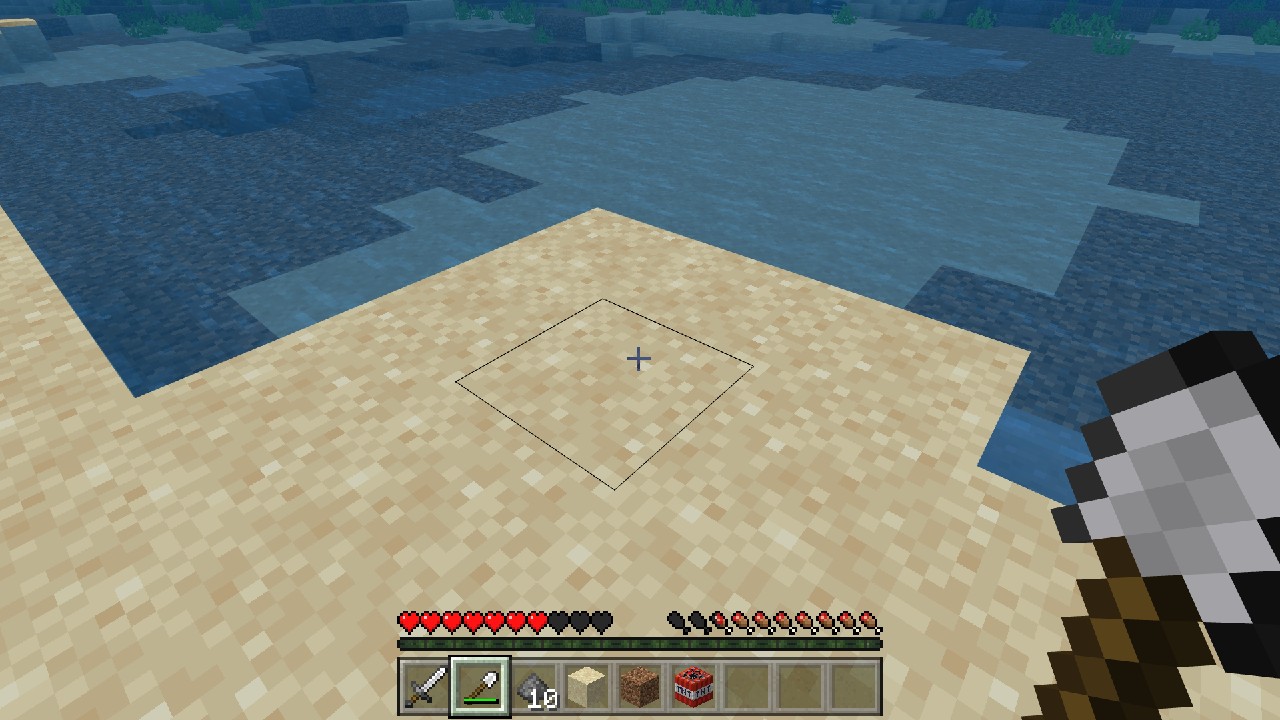Image resolution: width=1280 pixels, height=720 pixels.
Task: Select the sand block item
Action: tap(587, 686)
